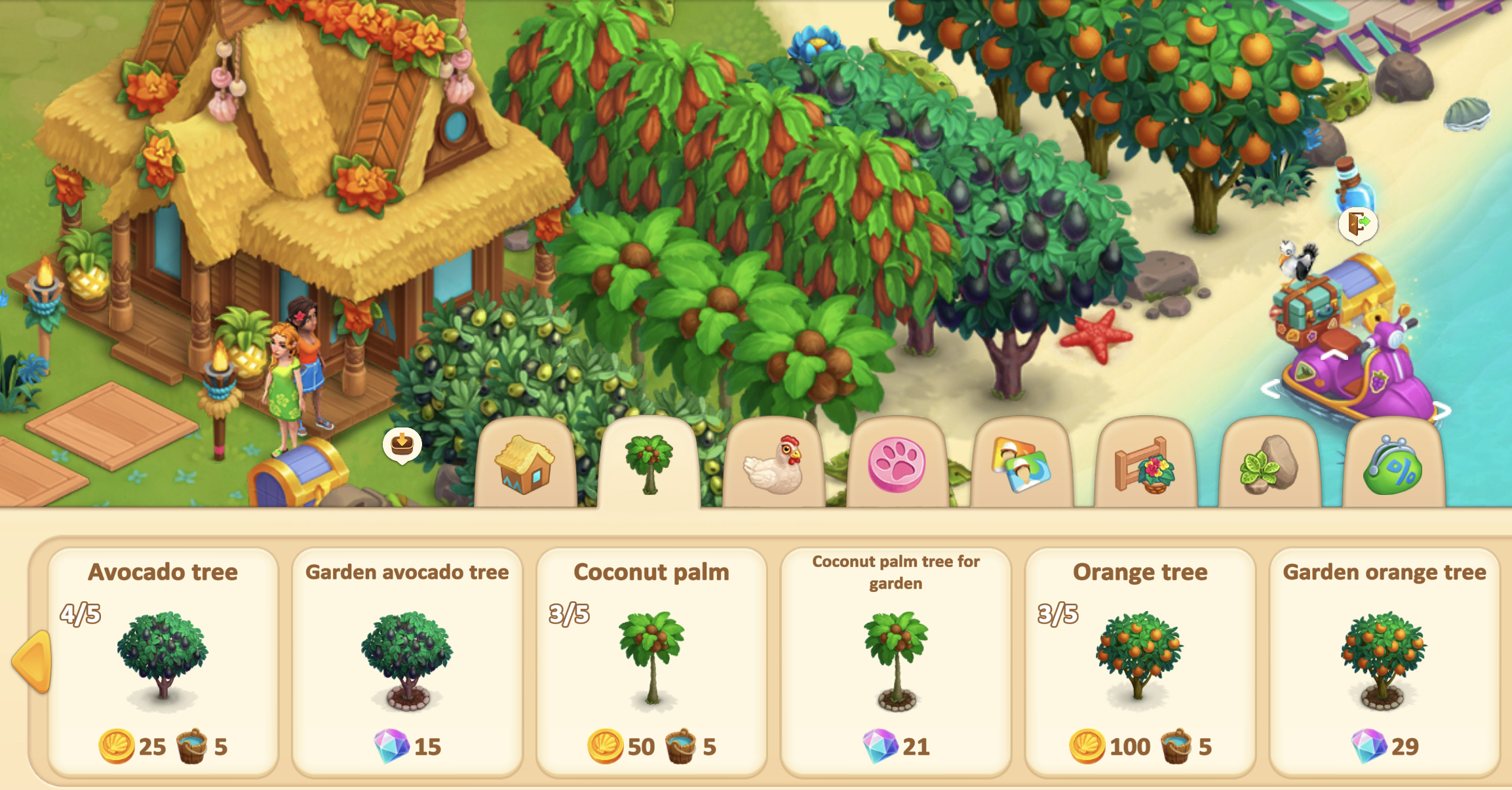Purchase the Orange tree for 100 coins
The height and width of the screenshot is (790, 1512).
pyautogui.click(x=1140, y=662)
